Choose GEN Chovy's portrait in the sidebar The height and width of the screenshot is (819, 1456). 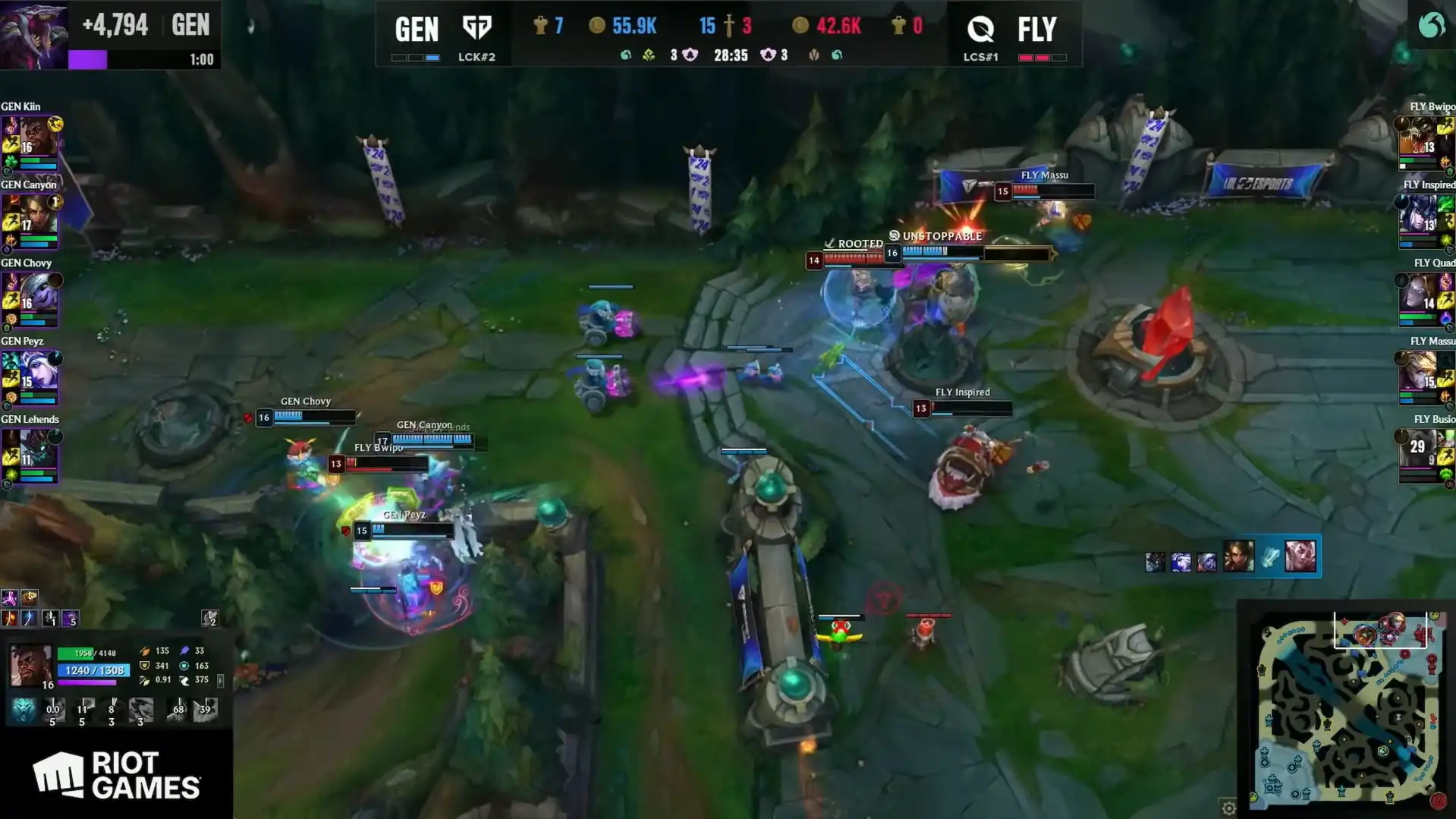tap(36, 294)
